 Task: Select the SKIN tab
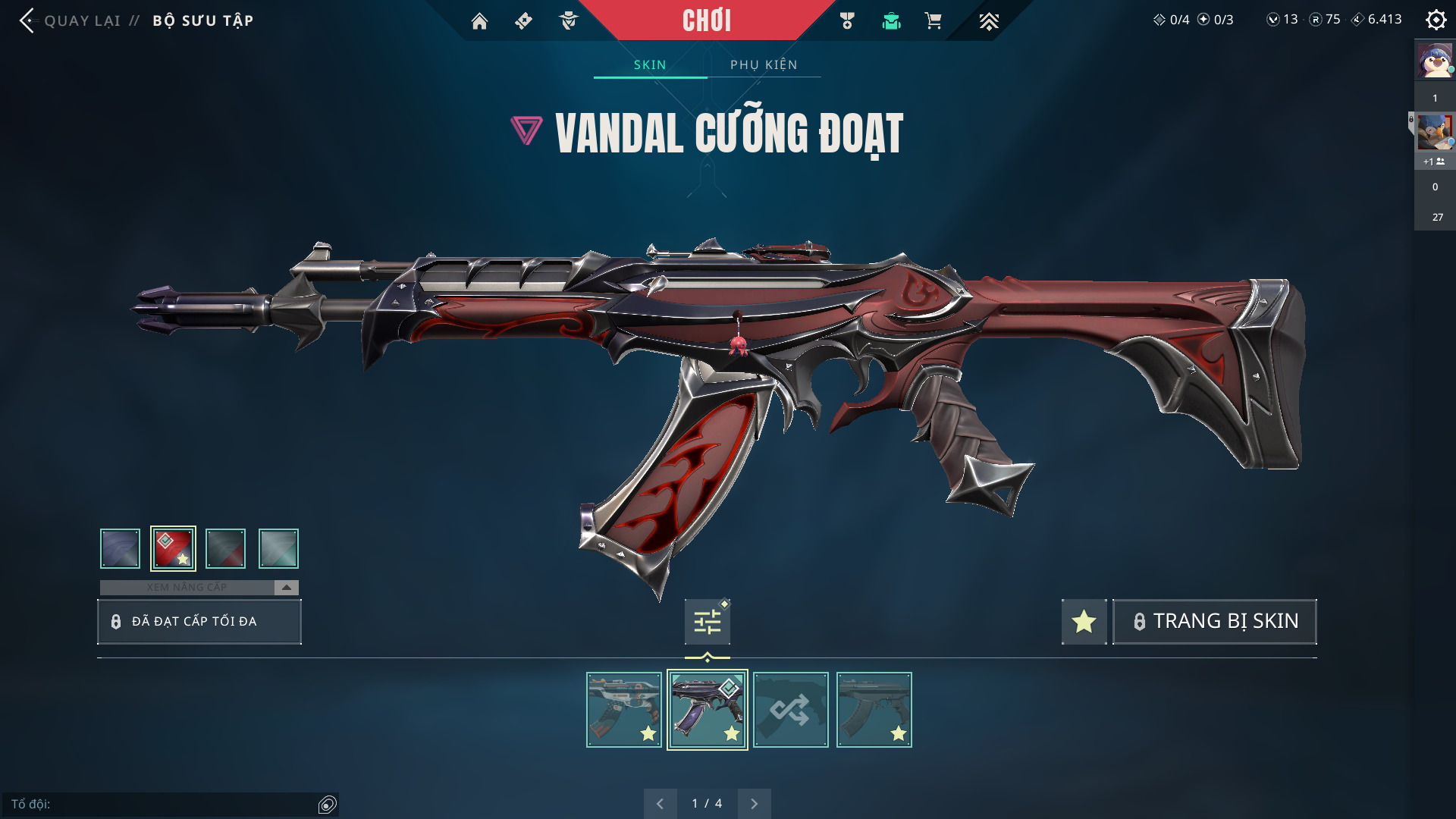point(650,64)
